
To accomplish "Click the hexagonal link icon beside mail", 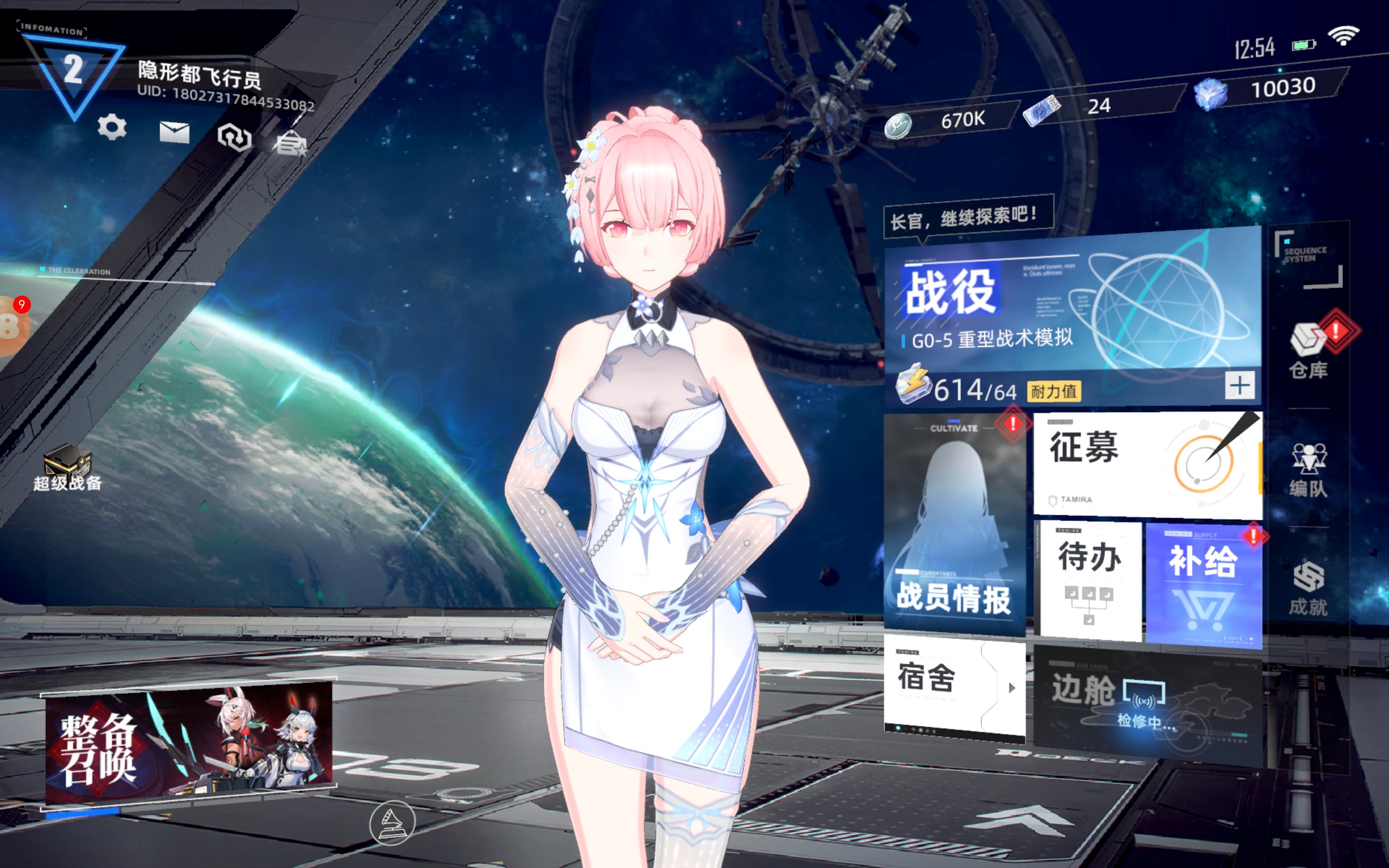I will (x=235, y=137).
